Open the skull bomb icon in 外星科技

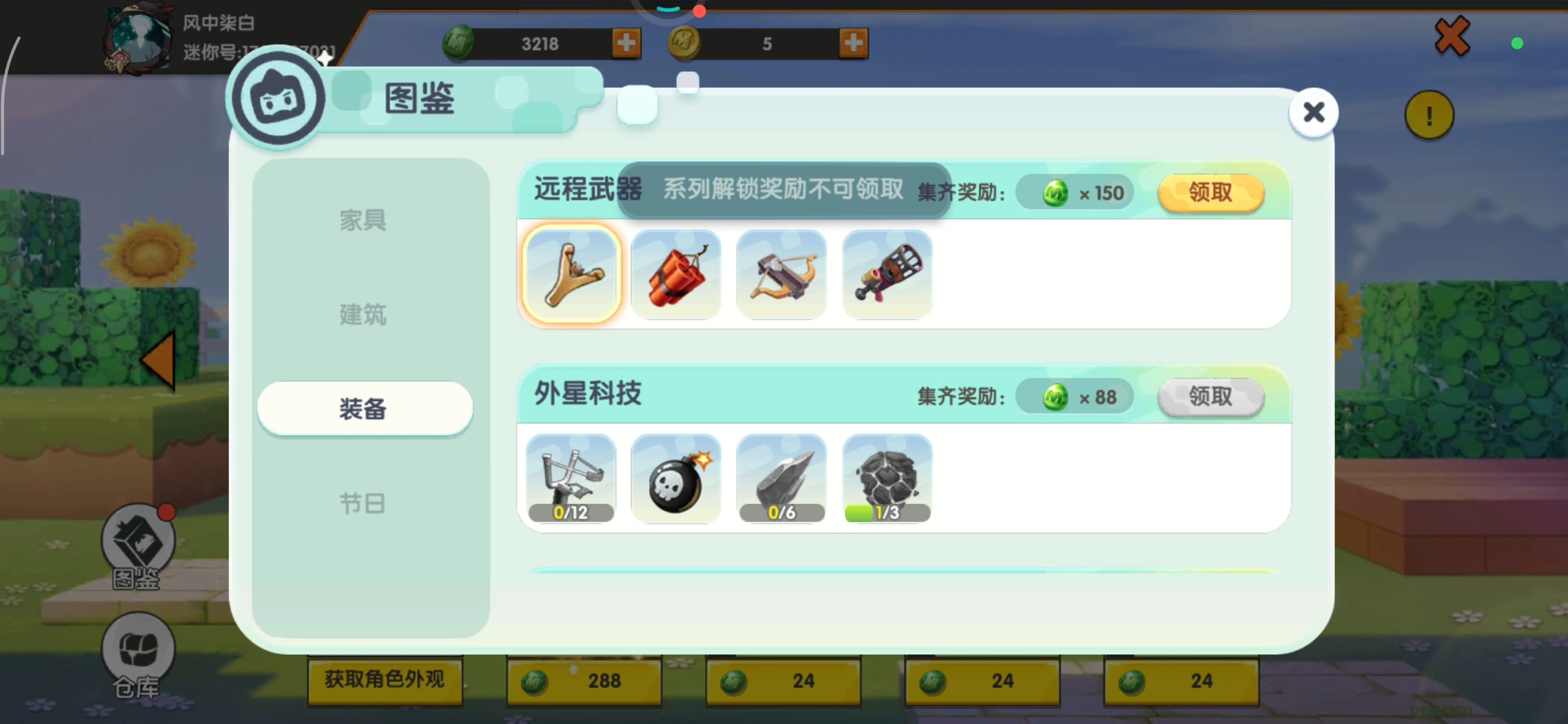tap(675, 478)
